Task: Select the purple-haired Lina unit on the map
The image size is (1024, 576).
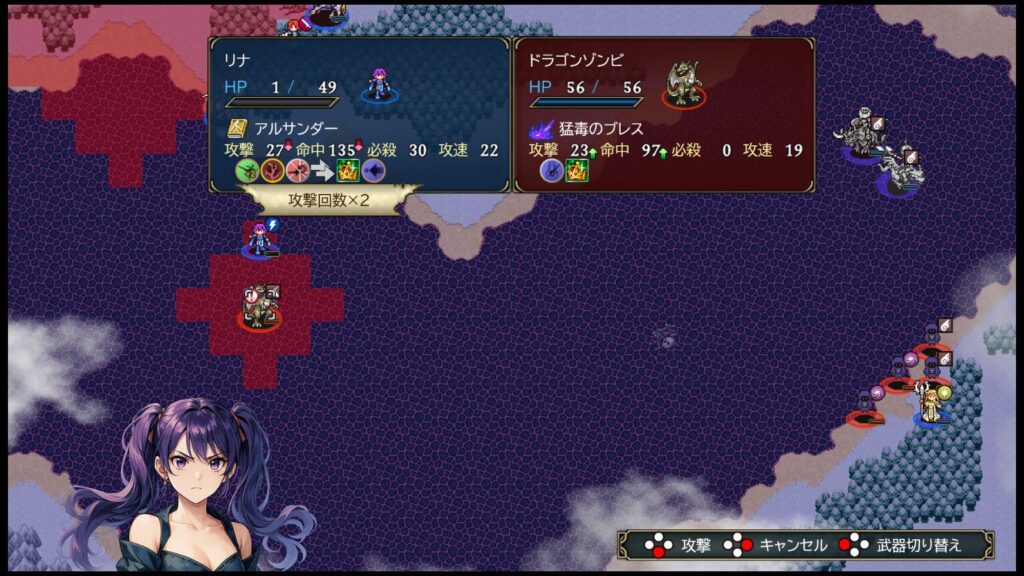Action: [x=259, y=241]
